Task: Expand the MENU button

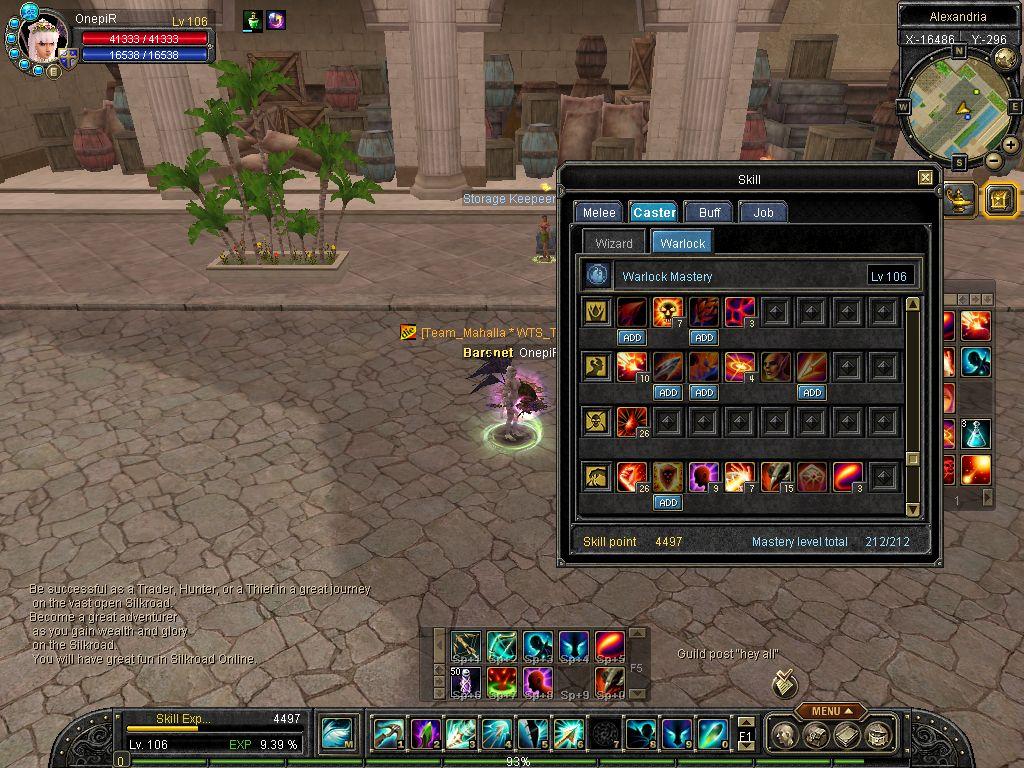Action: coord(832,711)
